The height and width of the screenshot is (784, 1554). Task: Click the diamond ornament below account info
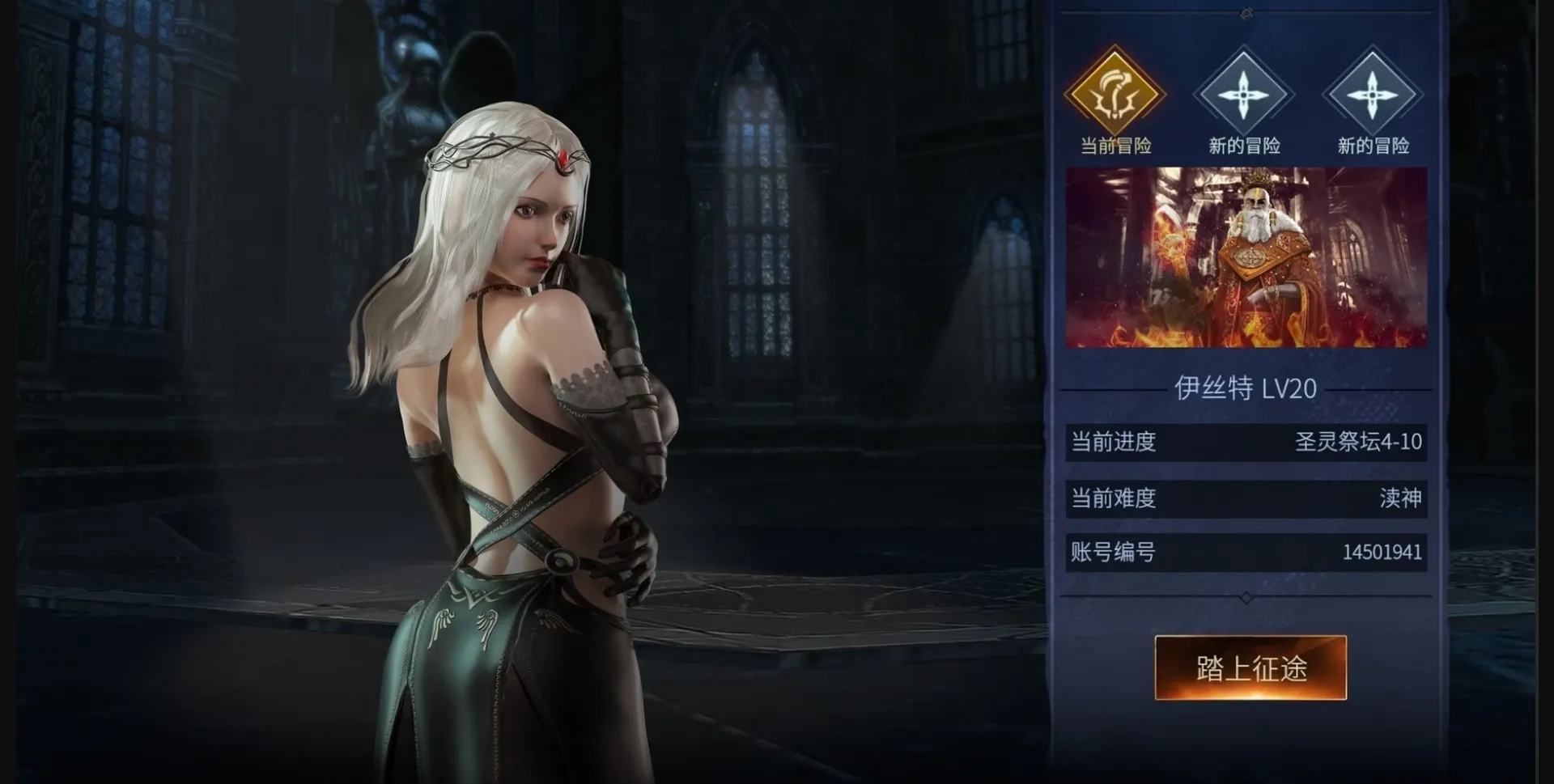click(x=1245, y=597)
